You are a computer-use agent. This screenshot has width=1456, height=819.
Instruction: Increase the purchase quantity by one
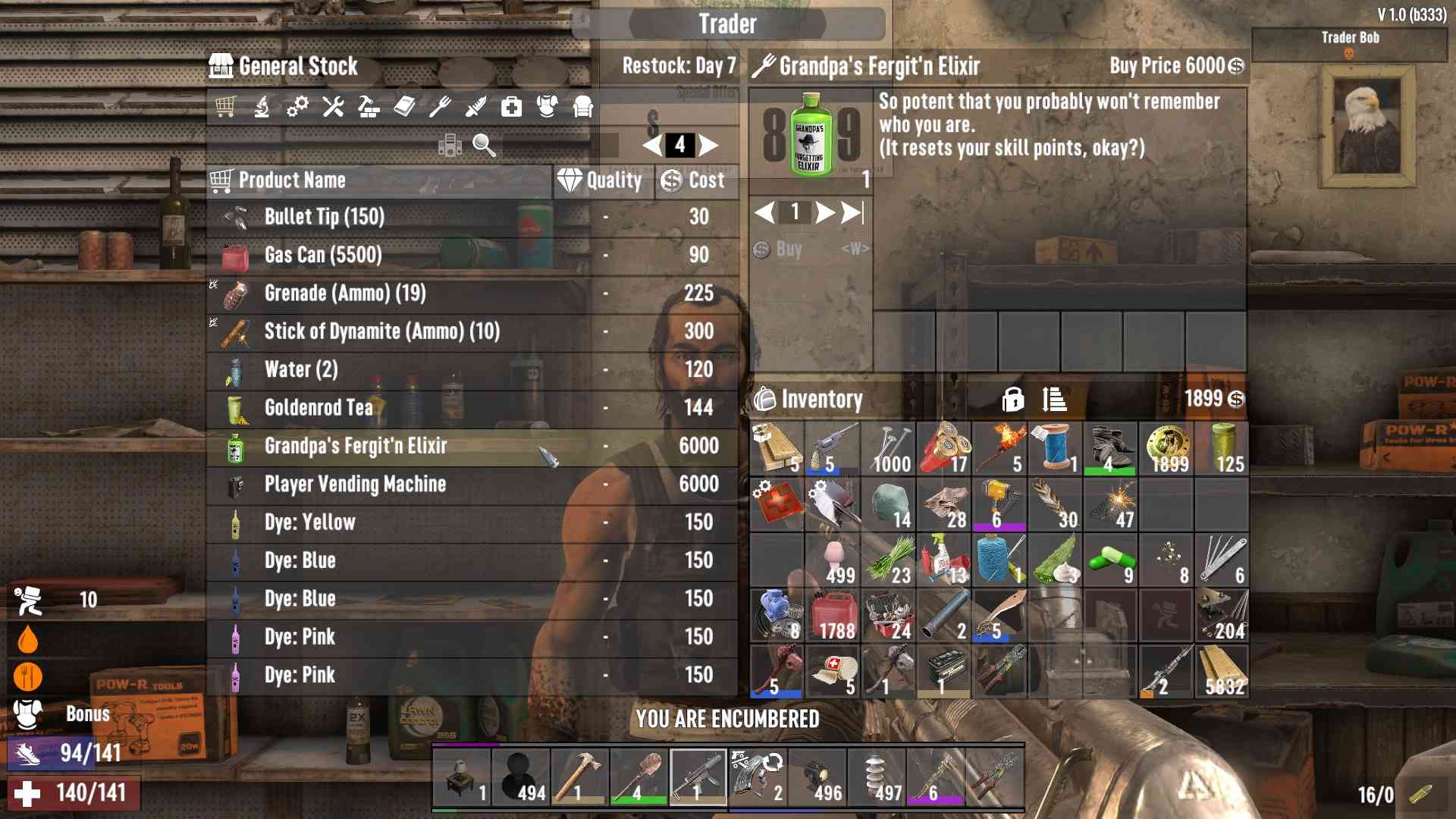pyautogui.click(x=824, y=212)
